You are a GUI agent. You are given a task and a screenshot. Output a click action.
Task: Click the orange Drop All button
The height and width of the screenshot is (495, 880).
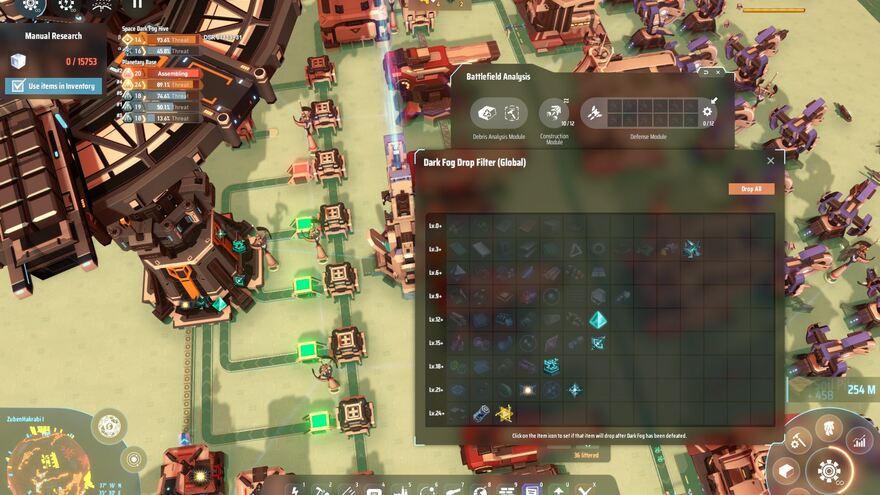click(x=751, y=189)
